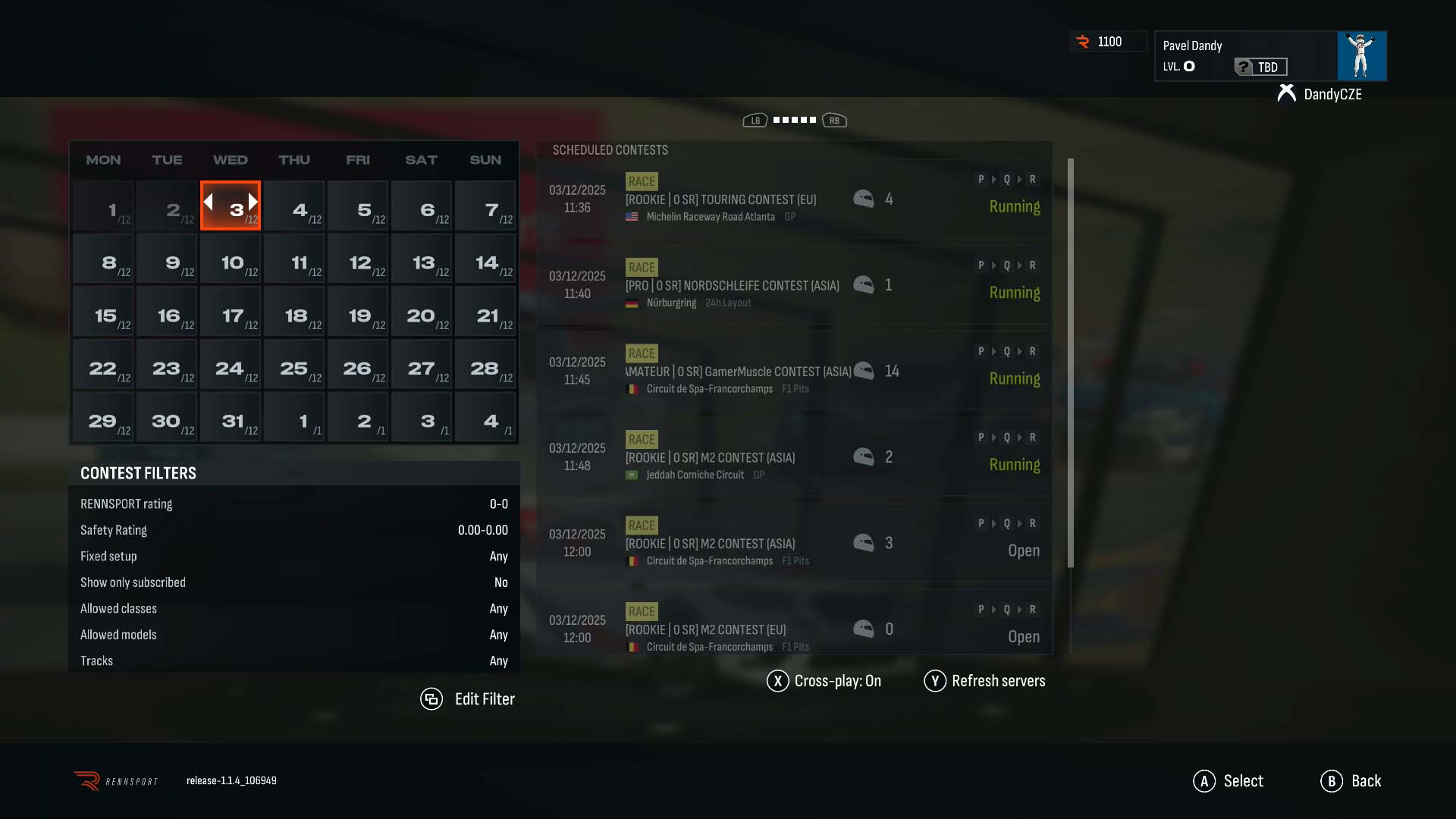Pick December 10 in the calendar
The width and height of the screenshot is (1456, 819).
pos(231,259)
